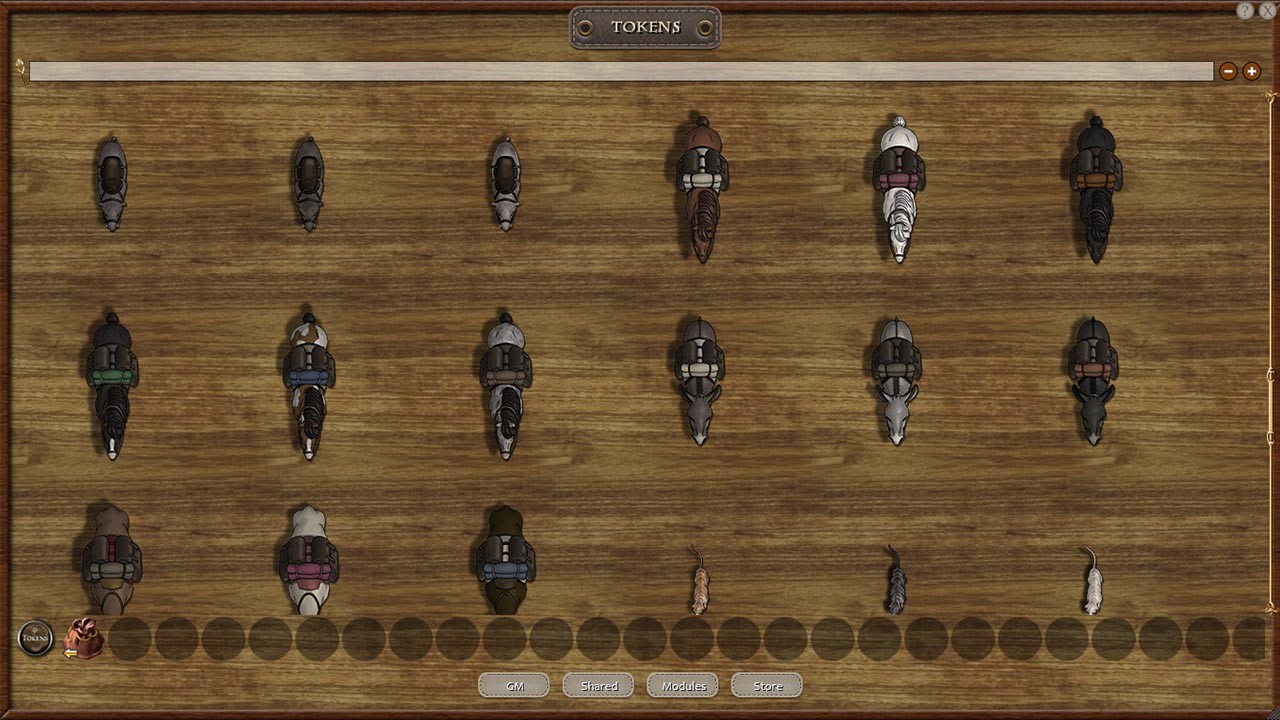Open the Modules tab
The height and width of the screenshot is (720, 1280).
682,685
